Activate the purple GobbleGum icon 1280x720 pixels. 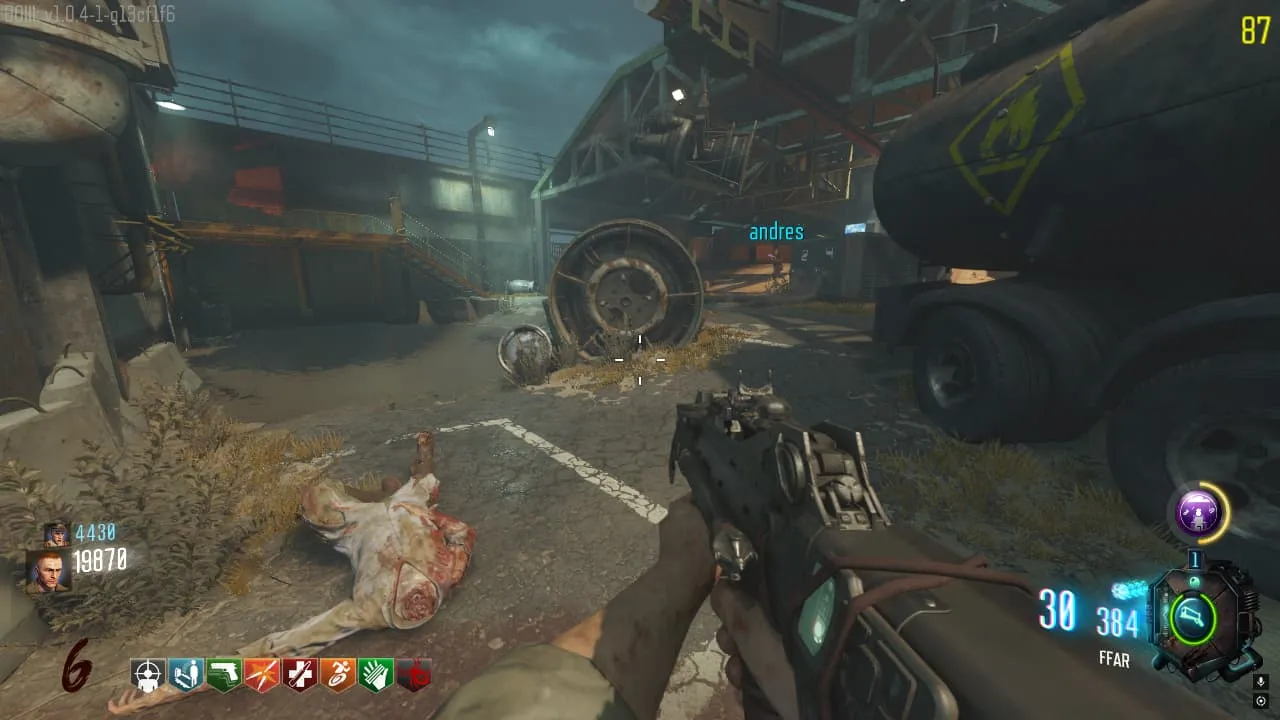coord(1196,514)
